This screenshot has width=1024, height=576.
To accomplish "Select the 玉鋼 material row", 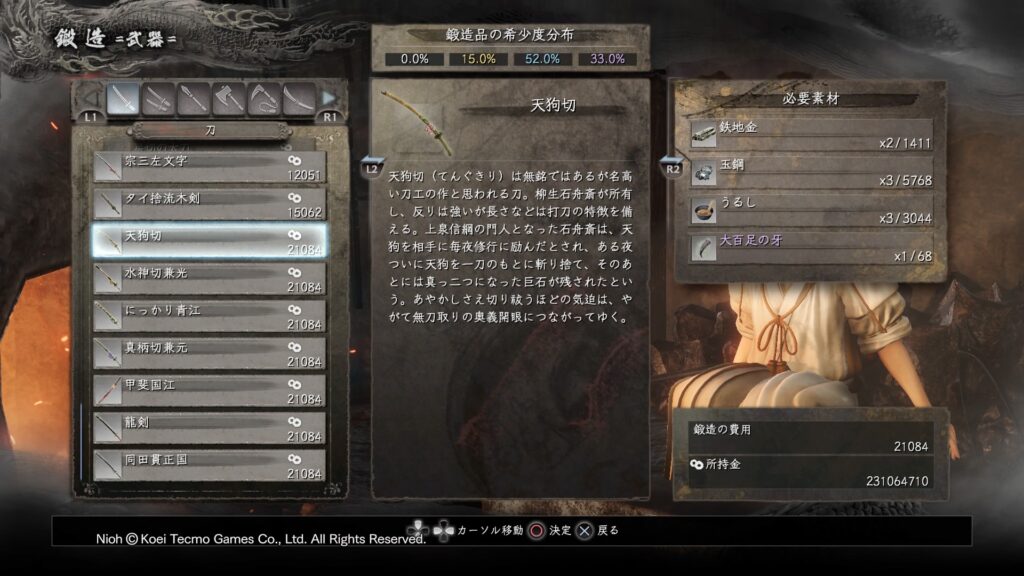I will click(x=811, y=172).
